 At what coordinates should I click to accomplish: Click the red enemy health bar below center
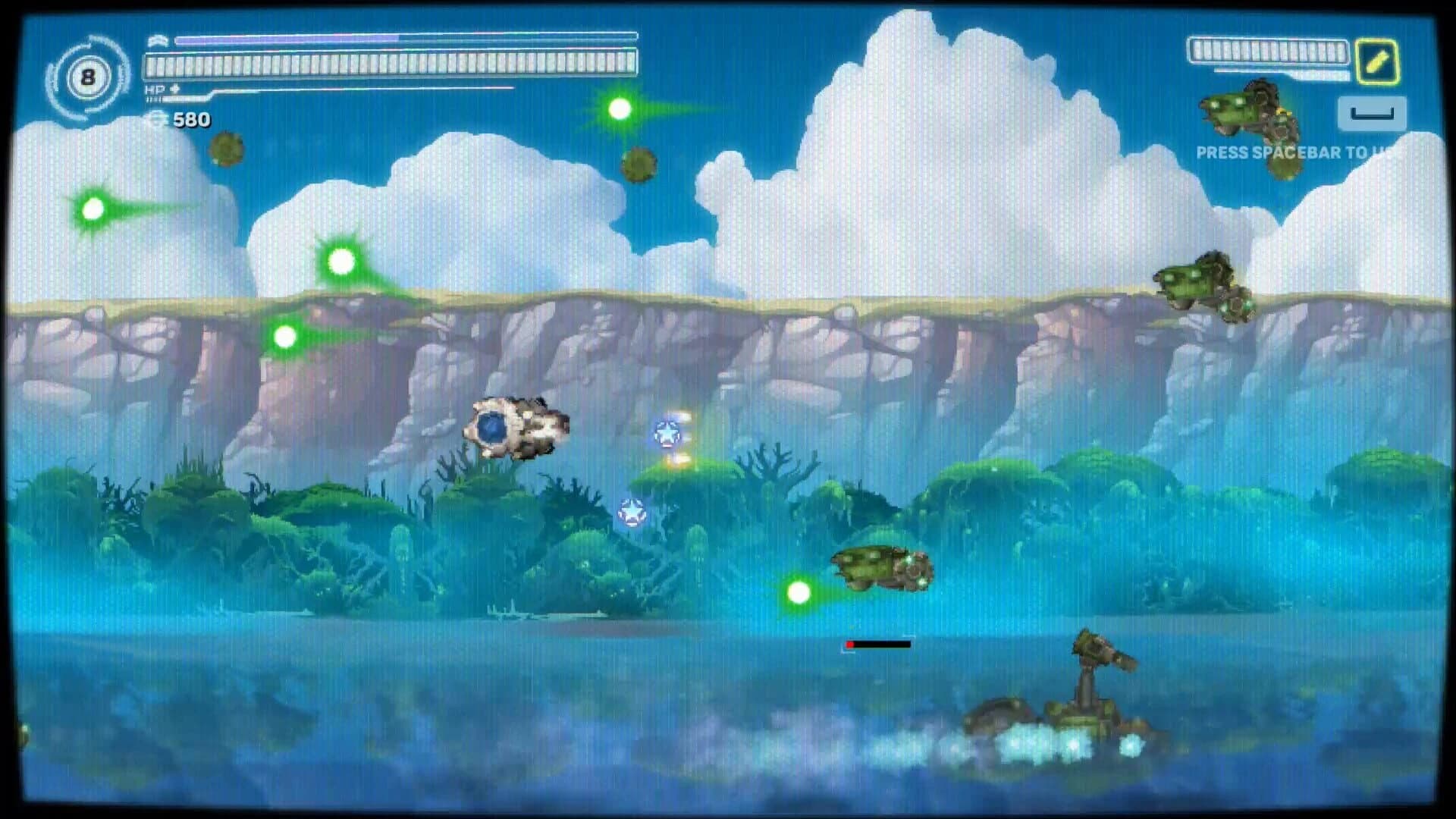[x=876, y=643]
